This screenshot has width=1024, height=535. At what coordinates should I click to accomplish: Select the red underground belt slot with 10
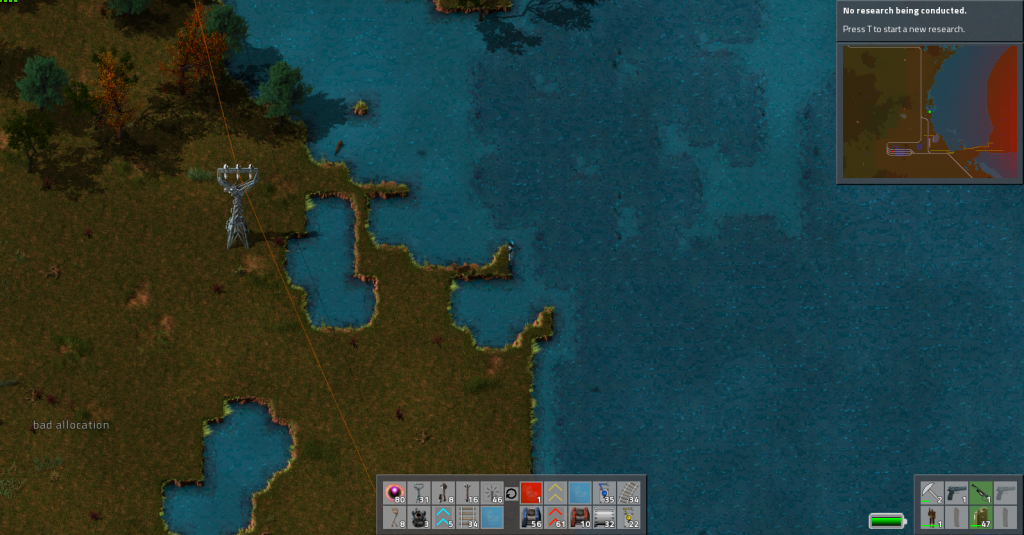coord(580,517)
